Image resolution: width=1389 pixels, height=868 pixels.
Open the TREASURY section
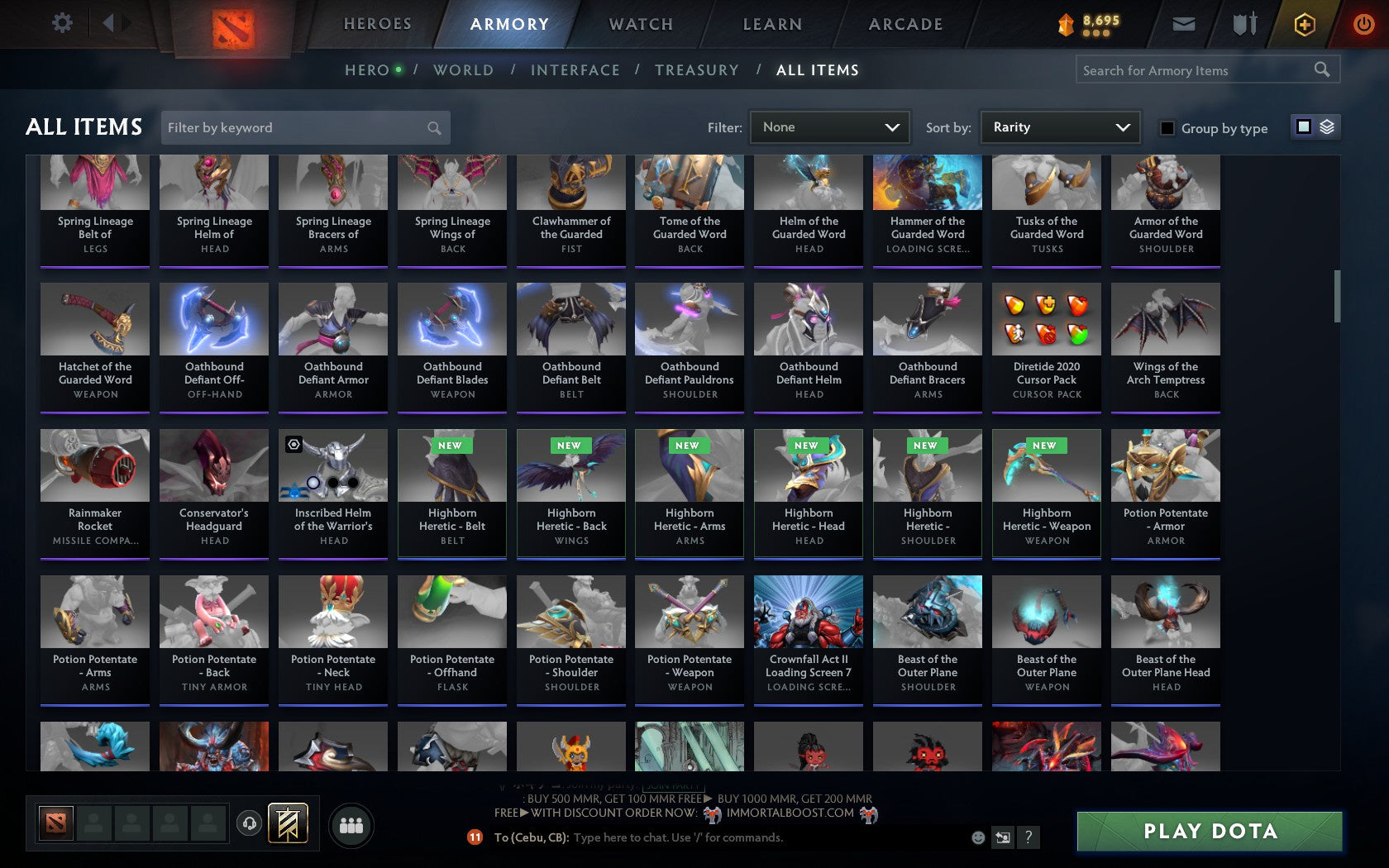pyautogui.click(x=697, y=70)
